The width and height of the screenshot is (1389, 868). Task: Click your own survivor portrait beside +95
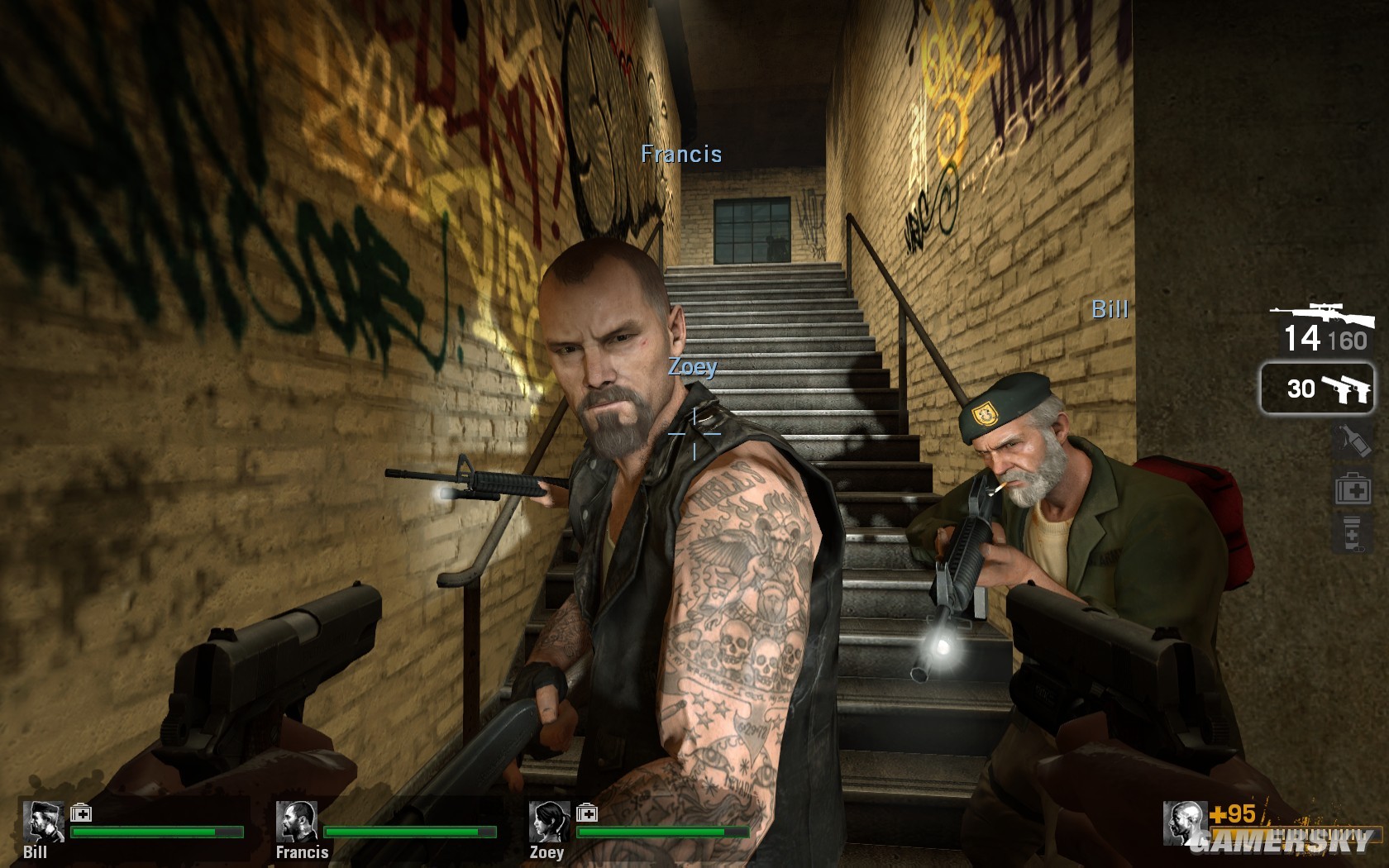click(1184, 823)
